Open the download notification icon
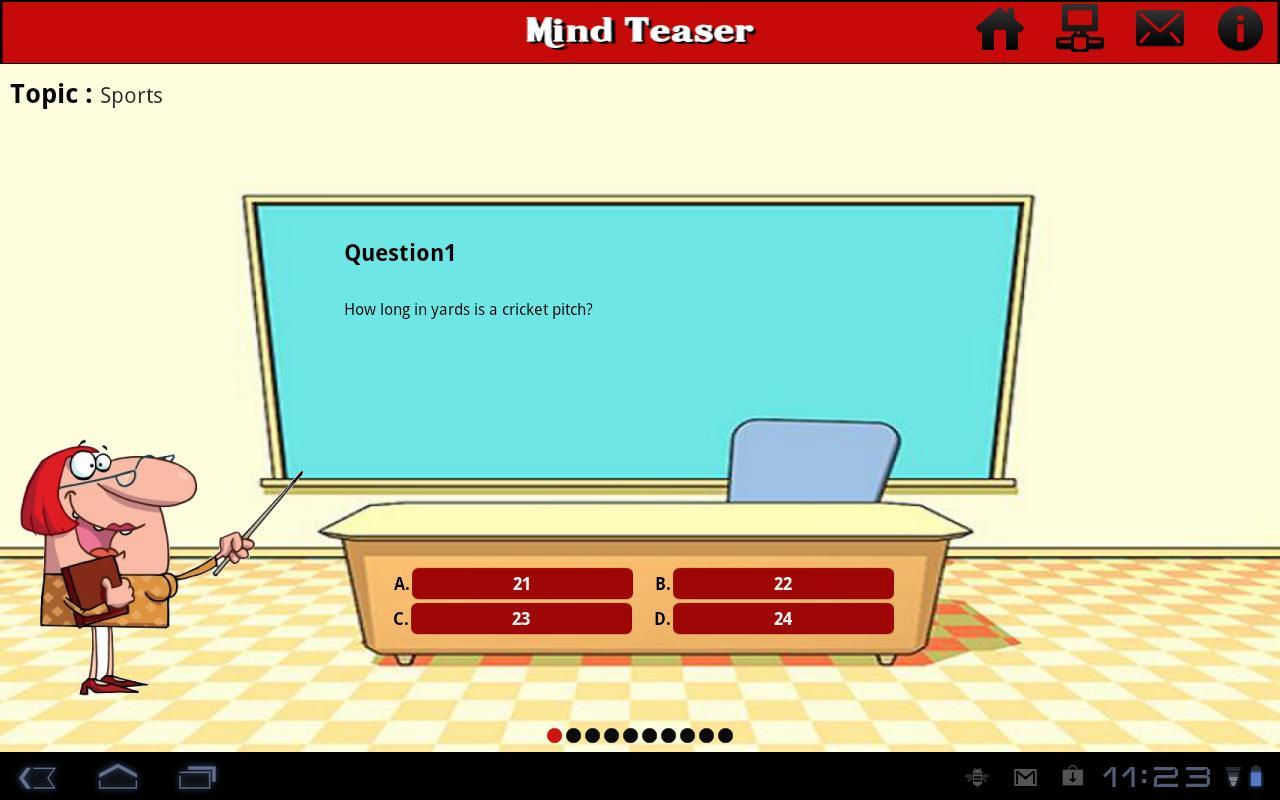Image resolution: width=1280 pixels, height=800 pixels. coord(1071,777)
